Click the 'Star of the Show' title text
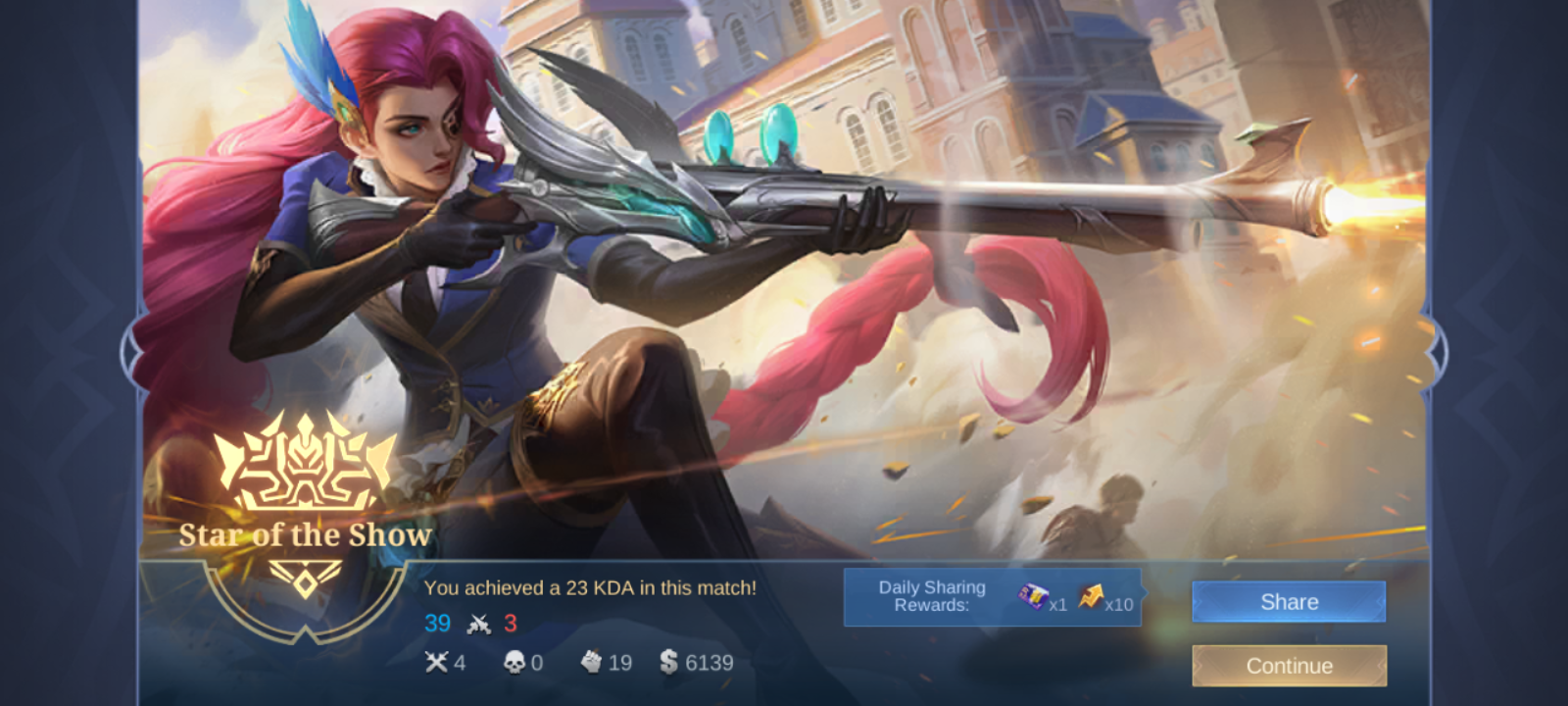This screenshot has width=1568, height=706. tap(307, 535)
